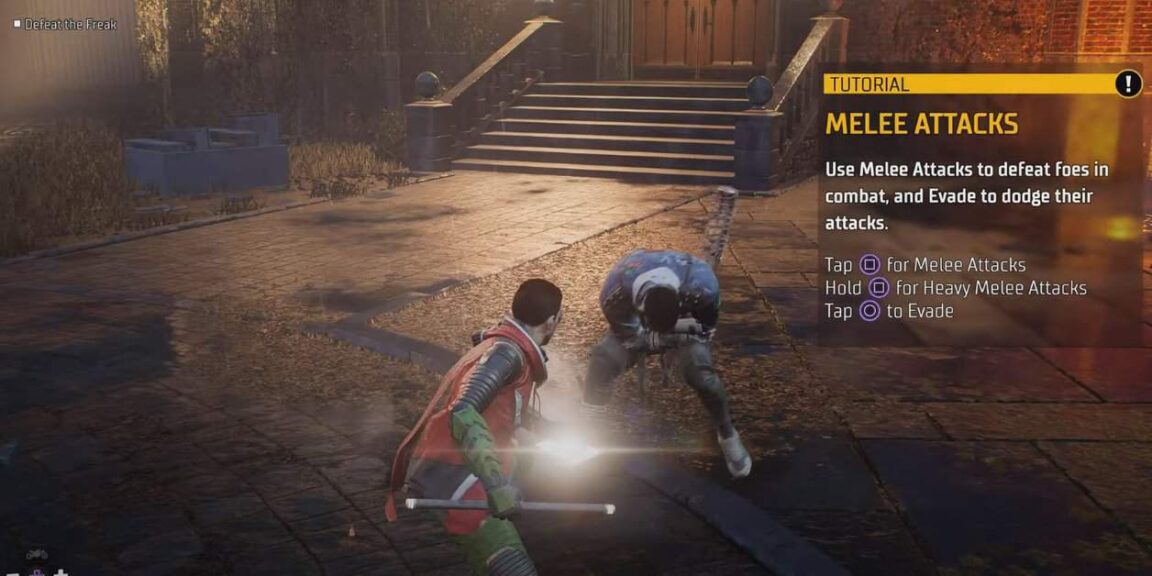Click the motorcycle summon icon

(x=37, y=555)
